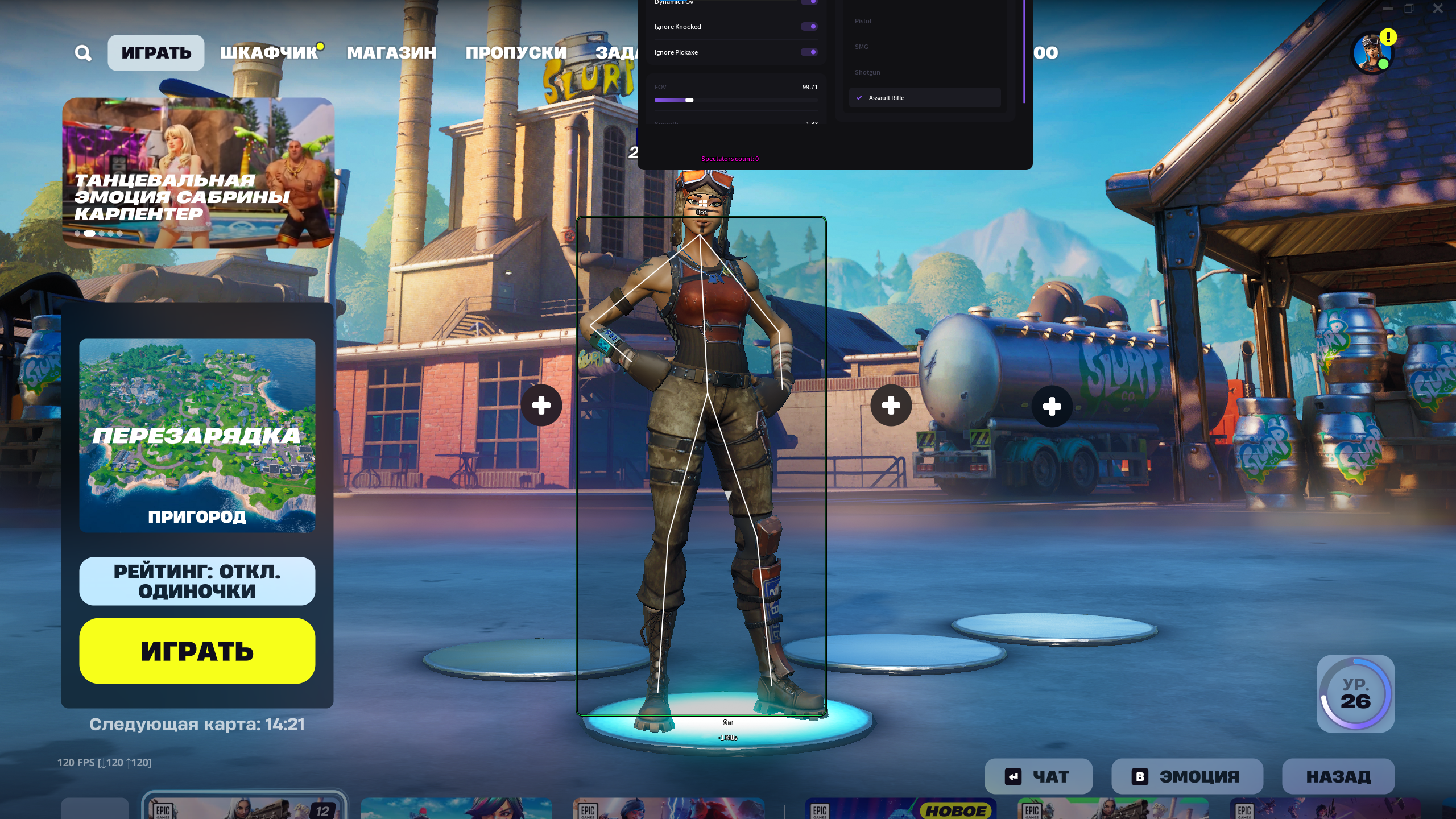This screenshot has width=1456, height=819.
Task: Select the ИГРАТЬ tab in top navigation
Action: [x=156, y=53]
